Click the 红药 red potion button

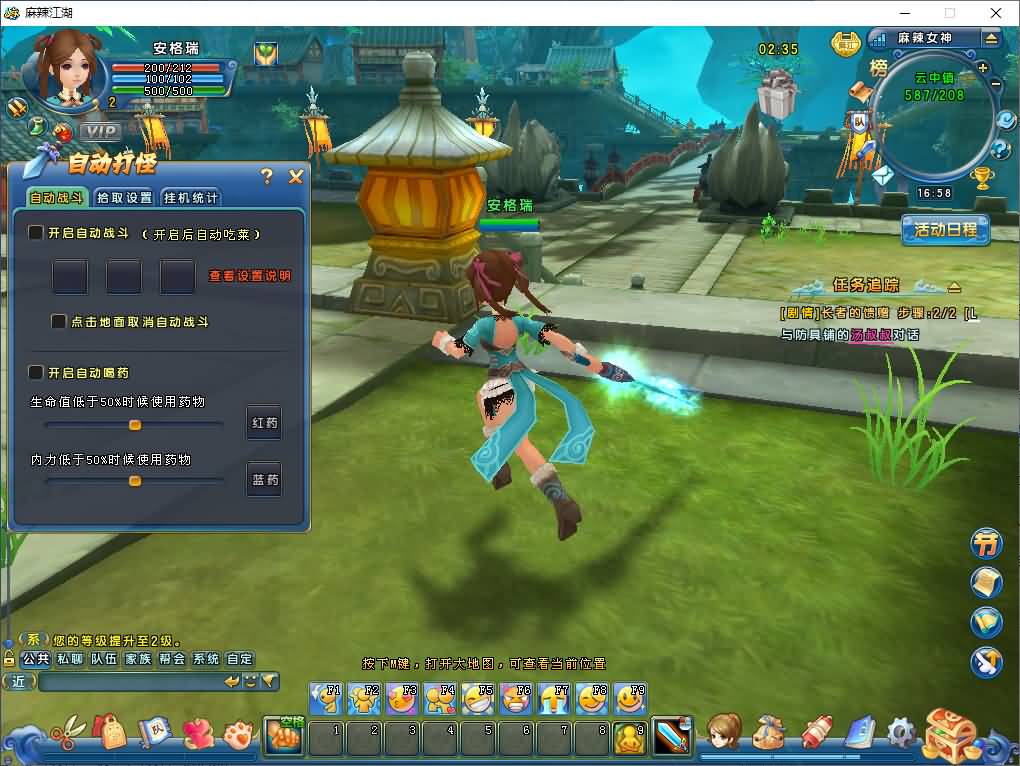point(264,423)
